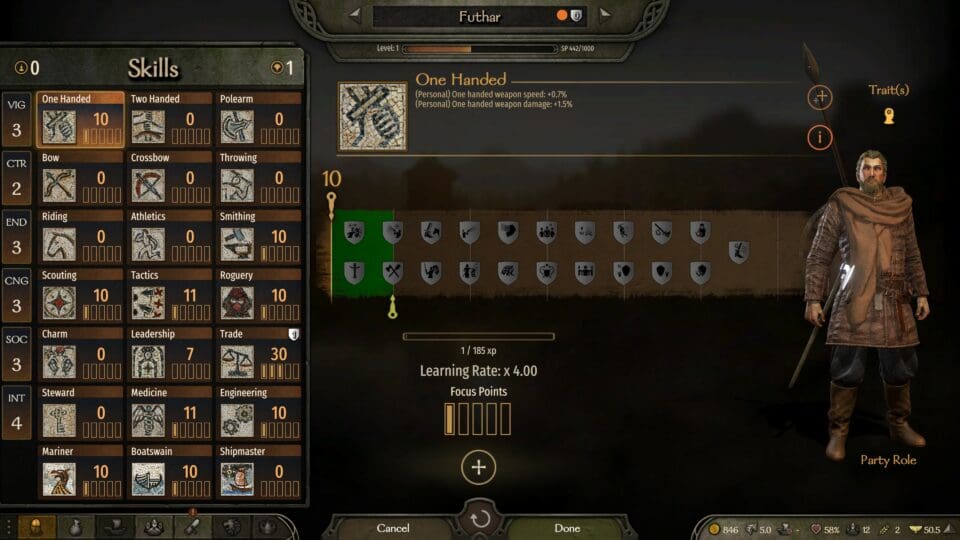Select the Trade skill

tap(259, 354)
